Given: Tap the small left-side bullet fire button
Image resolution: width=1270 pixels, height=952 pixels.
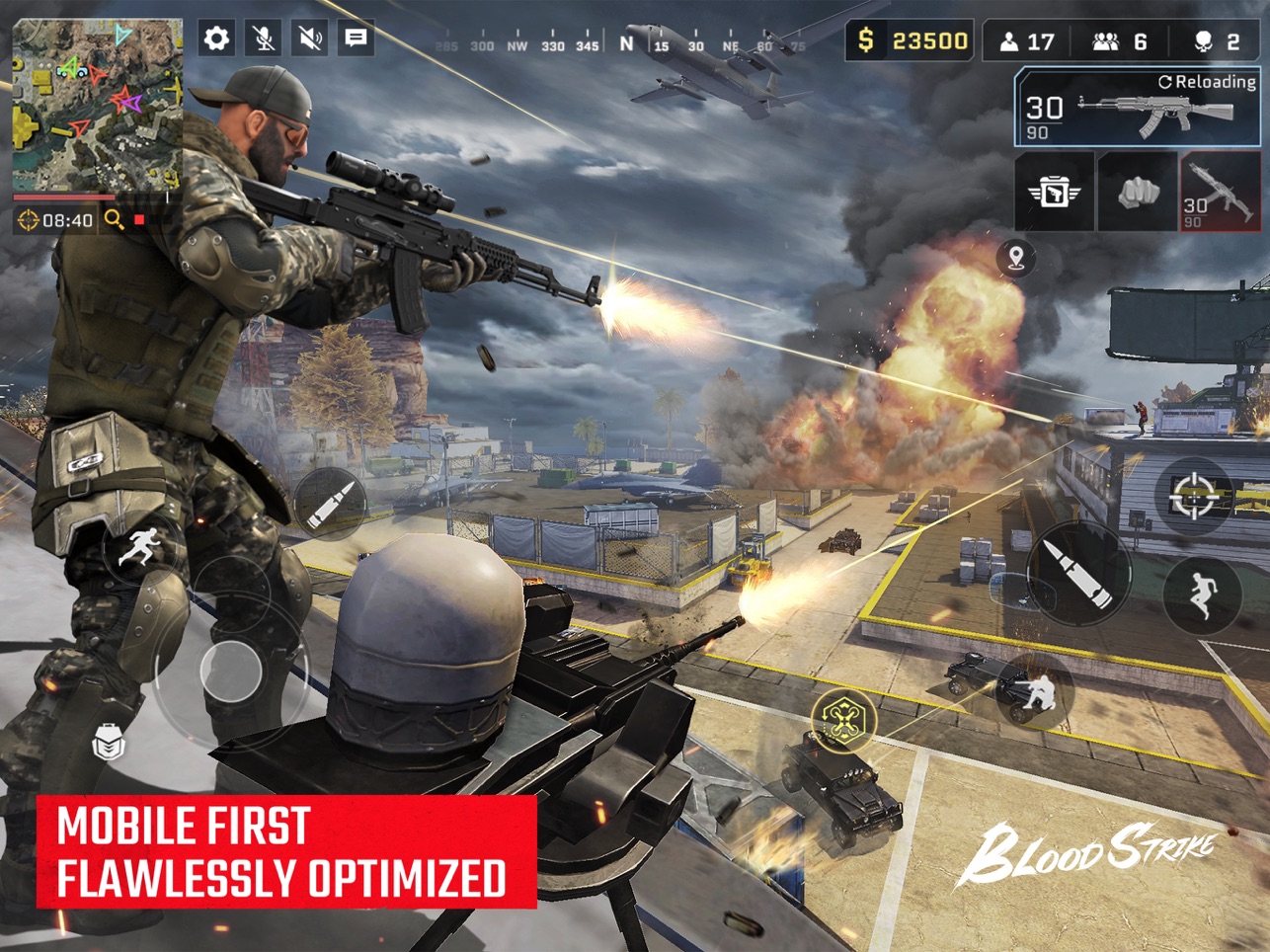Looking at the screenshot, I should 329,503.
